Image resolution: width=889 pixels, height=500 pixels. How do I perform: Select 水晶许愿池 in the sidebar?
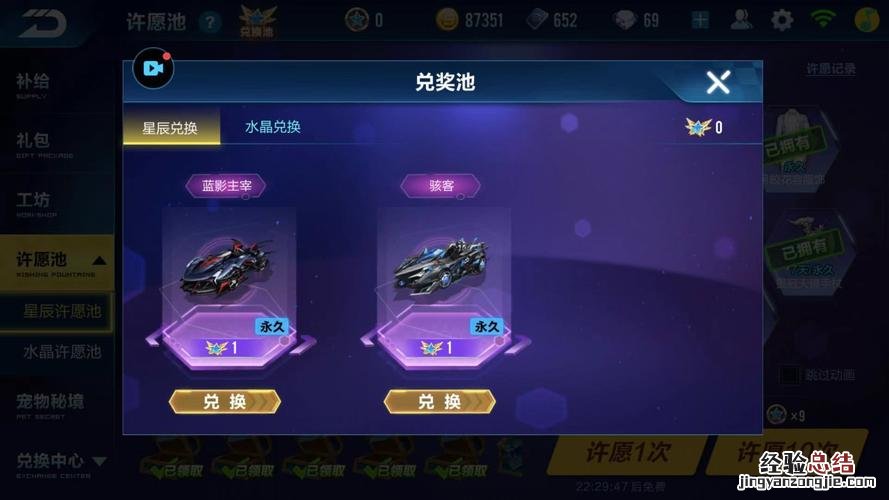62,351
